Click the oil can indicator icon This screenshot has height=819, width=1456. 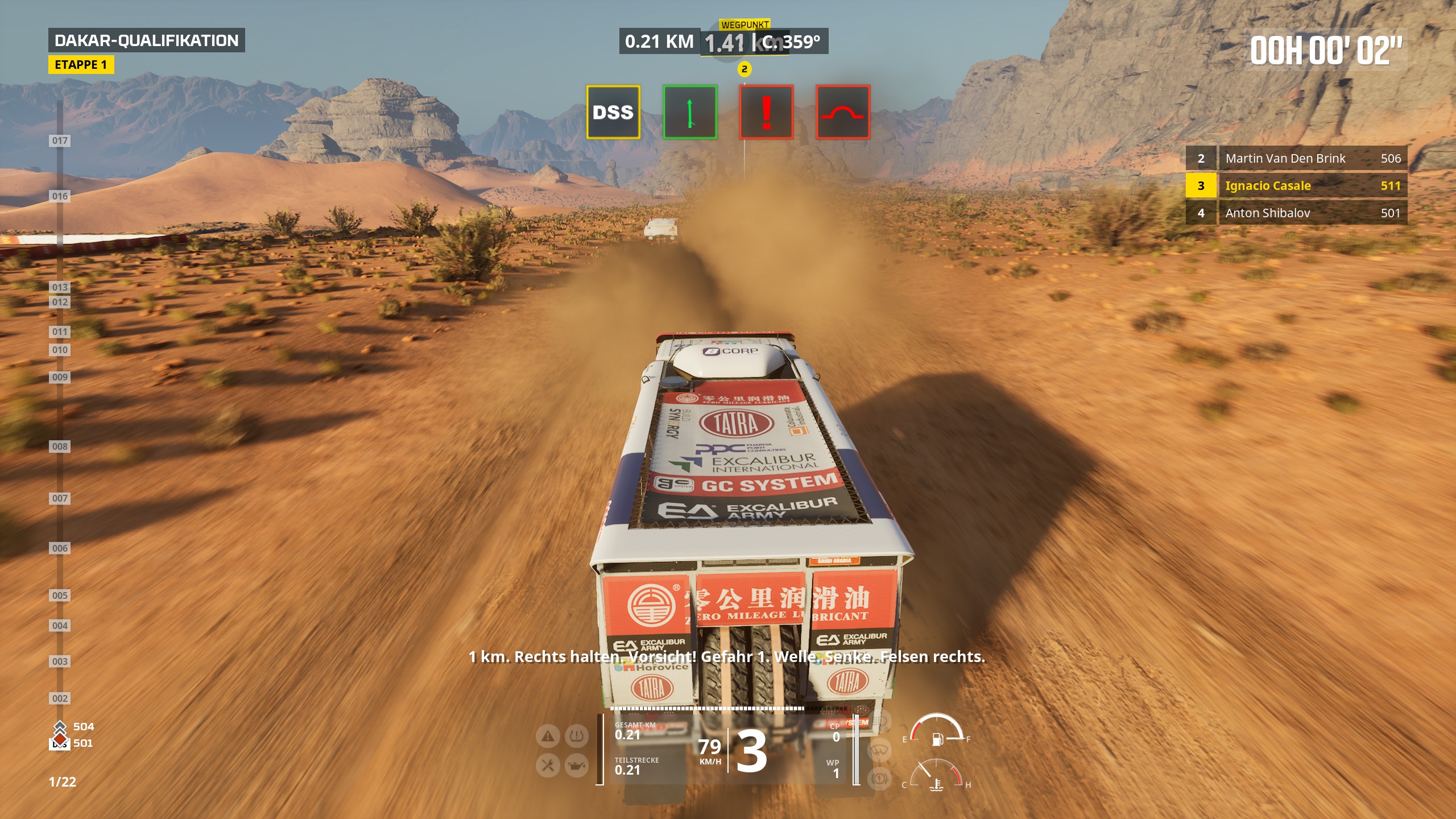point(576,766)
